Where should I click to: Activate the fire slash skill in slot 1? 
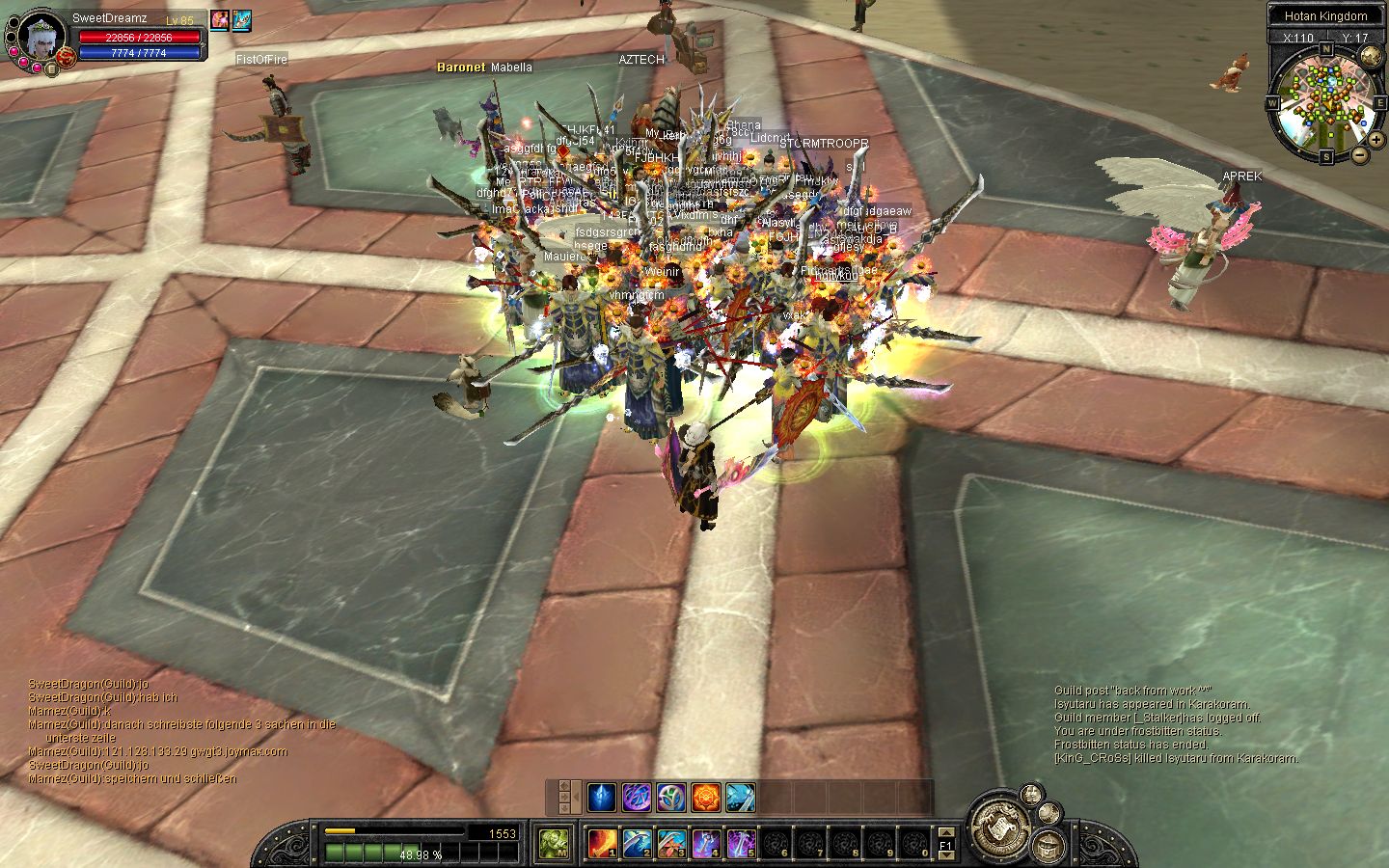click(603, 843)
